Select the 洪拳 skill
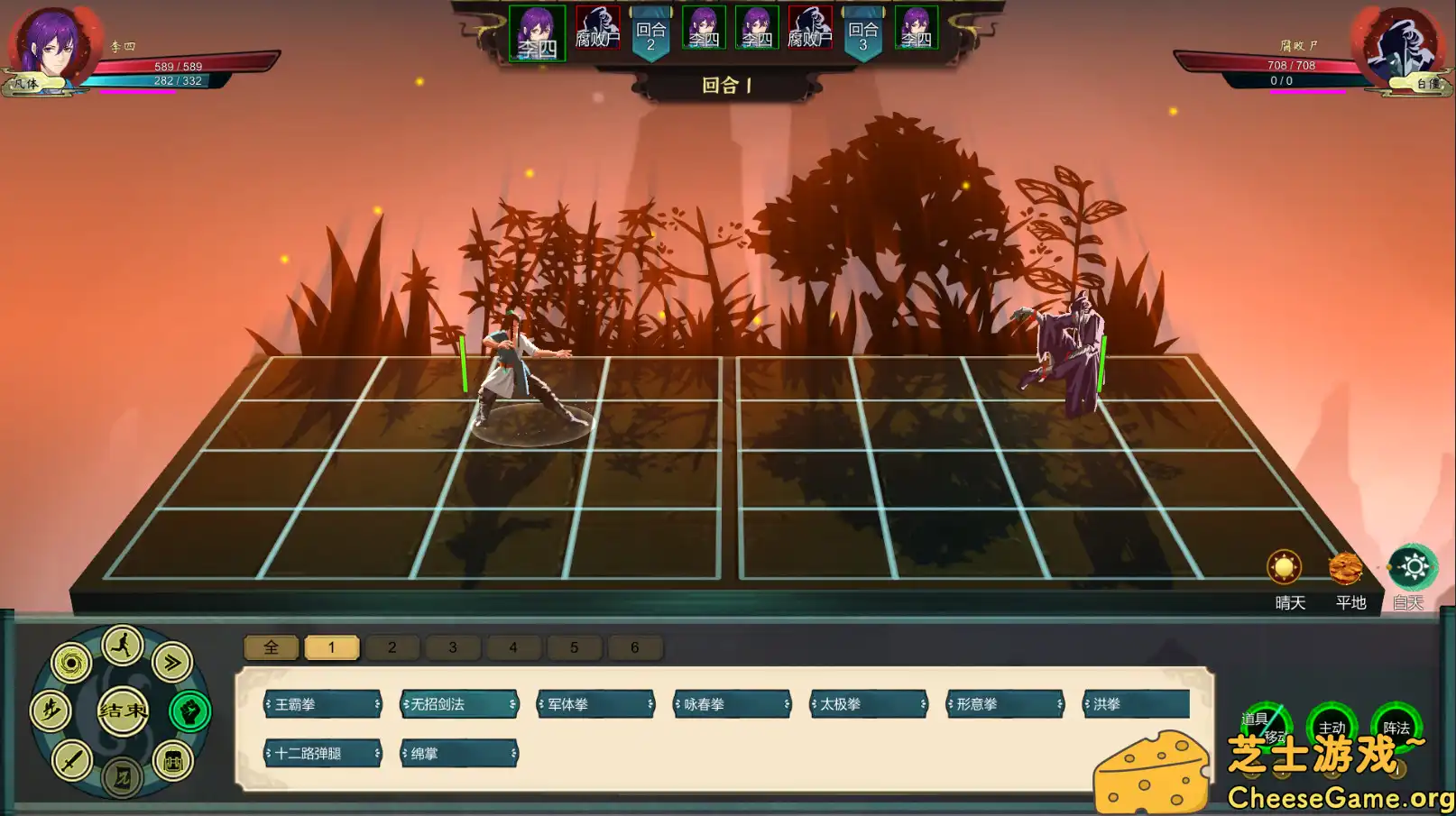Image resolution: width=1456 pixels, height=816 pixels. coord(1137,704)
